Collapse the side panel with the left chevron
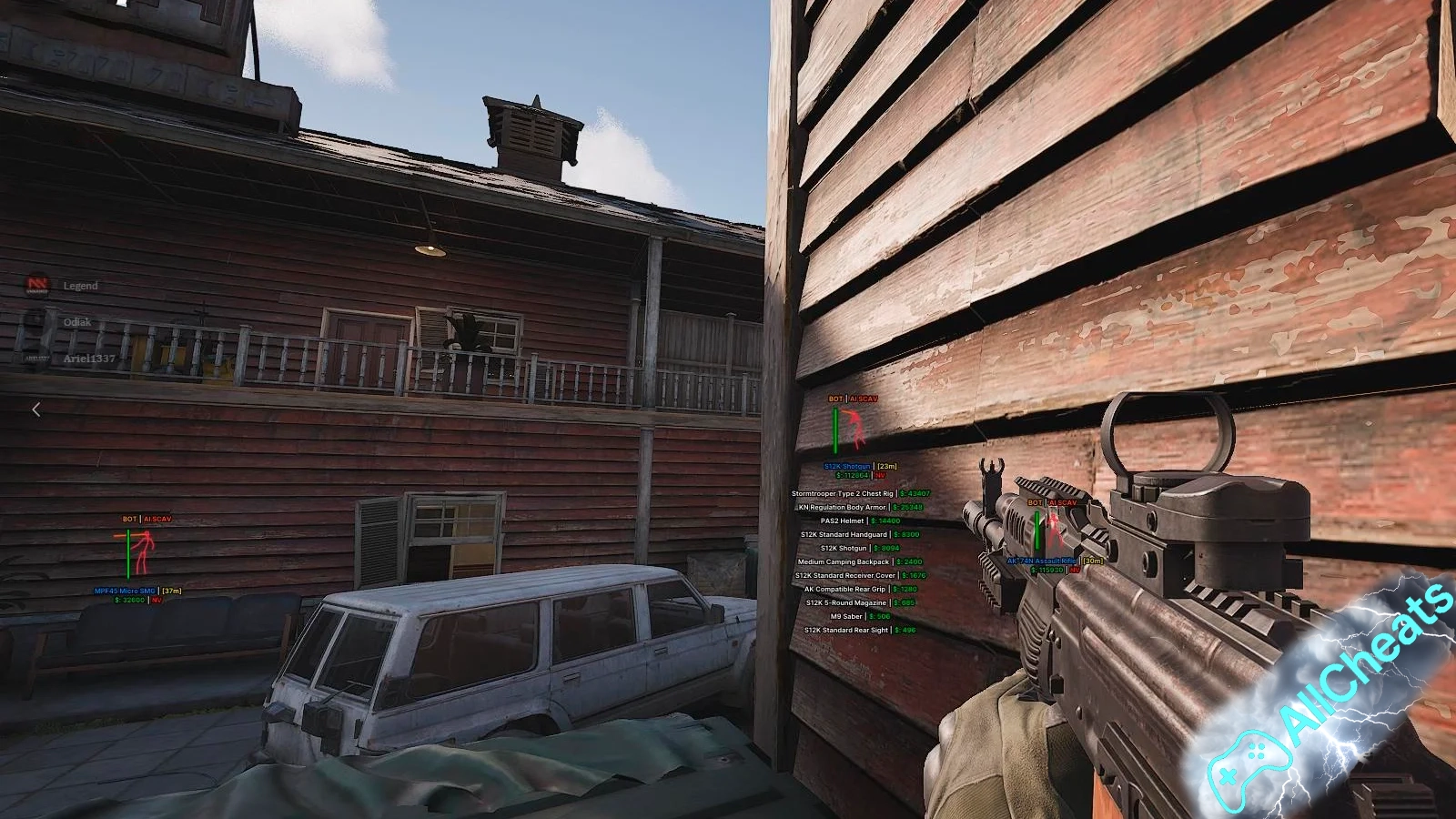Viewport: 1456px width, 819px height. [x=36, y=409]
